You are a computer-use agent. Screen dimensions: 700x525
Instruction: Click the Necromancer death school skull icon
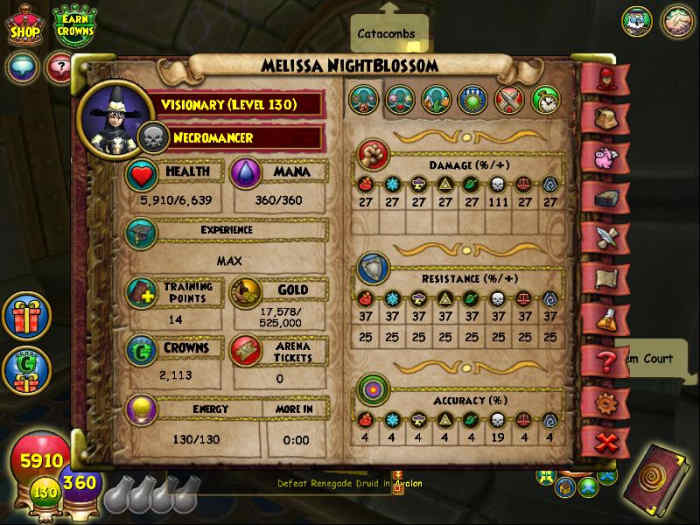154,137
